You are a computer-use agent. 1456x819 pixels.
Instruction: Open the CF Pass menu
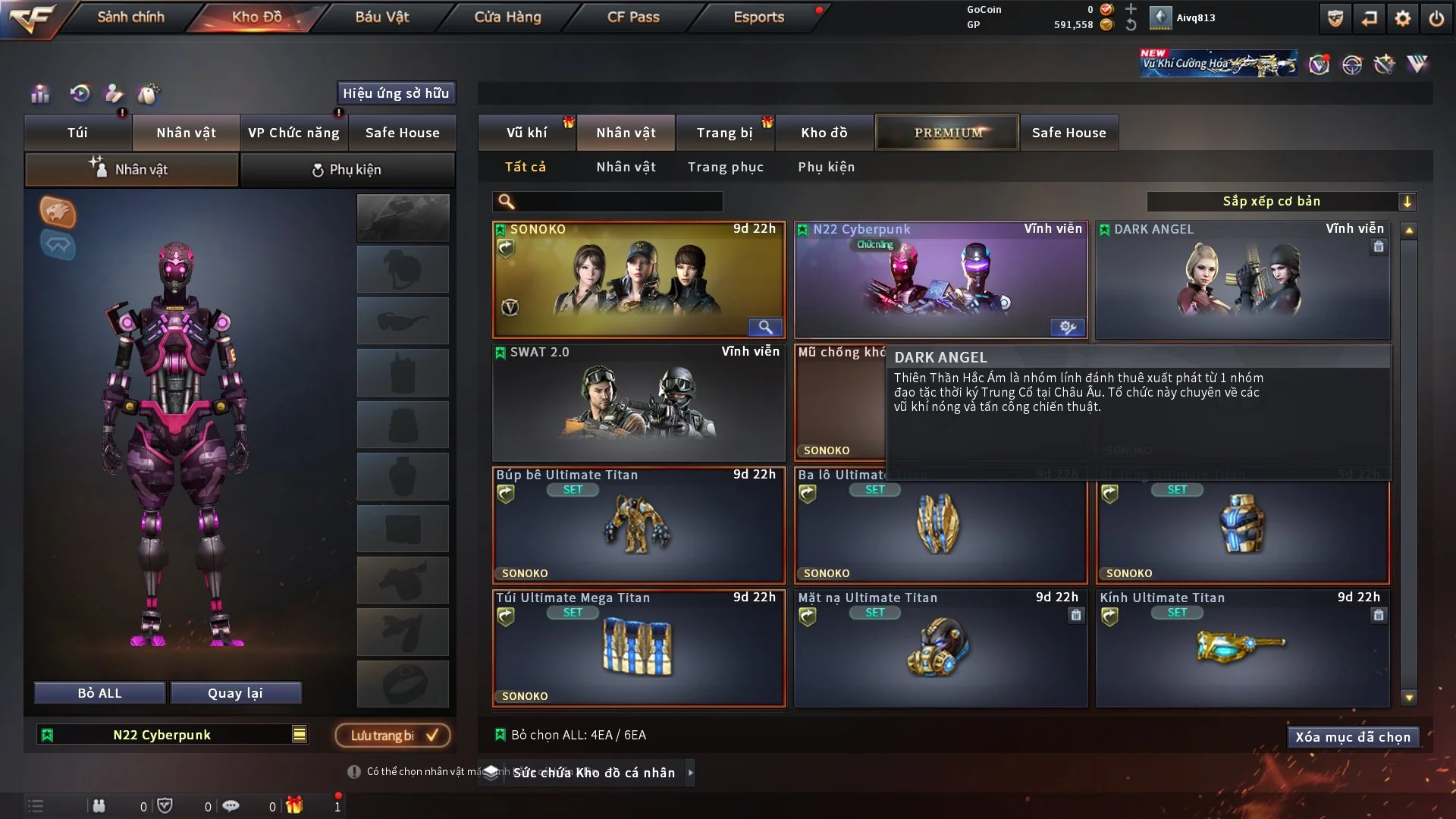pyautogui.click(x=633, y=17)
